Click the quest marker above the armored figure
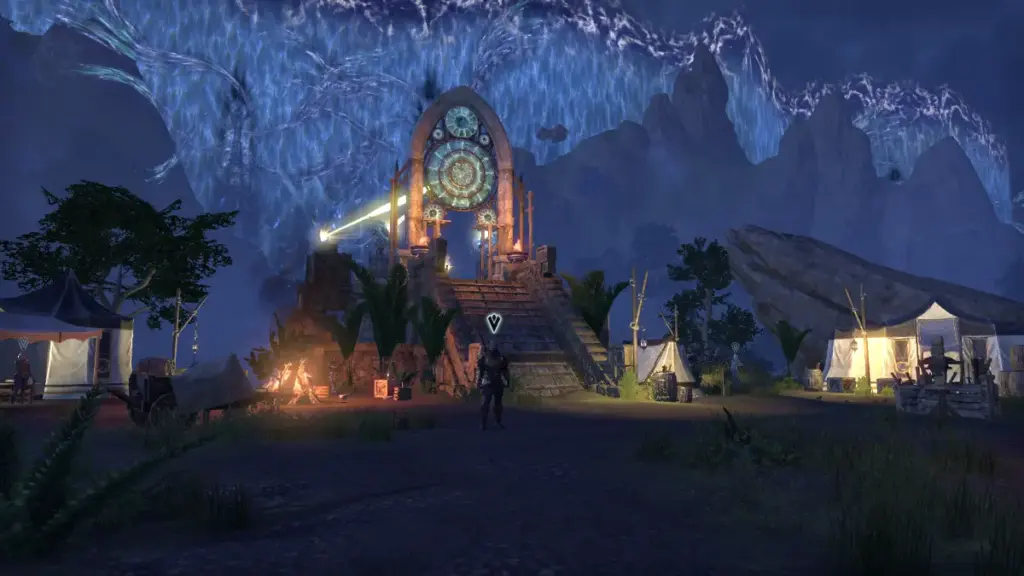 point(493,322)
